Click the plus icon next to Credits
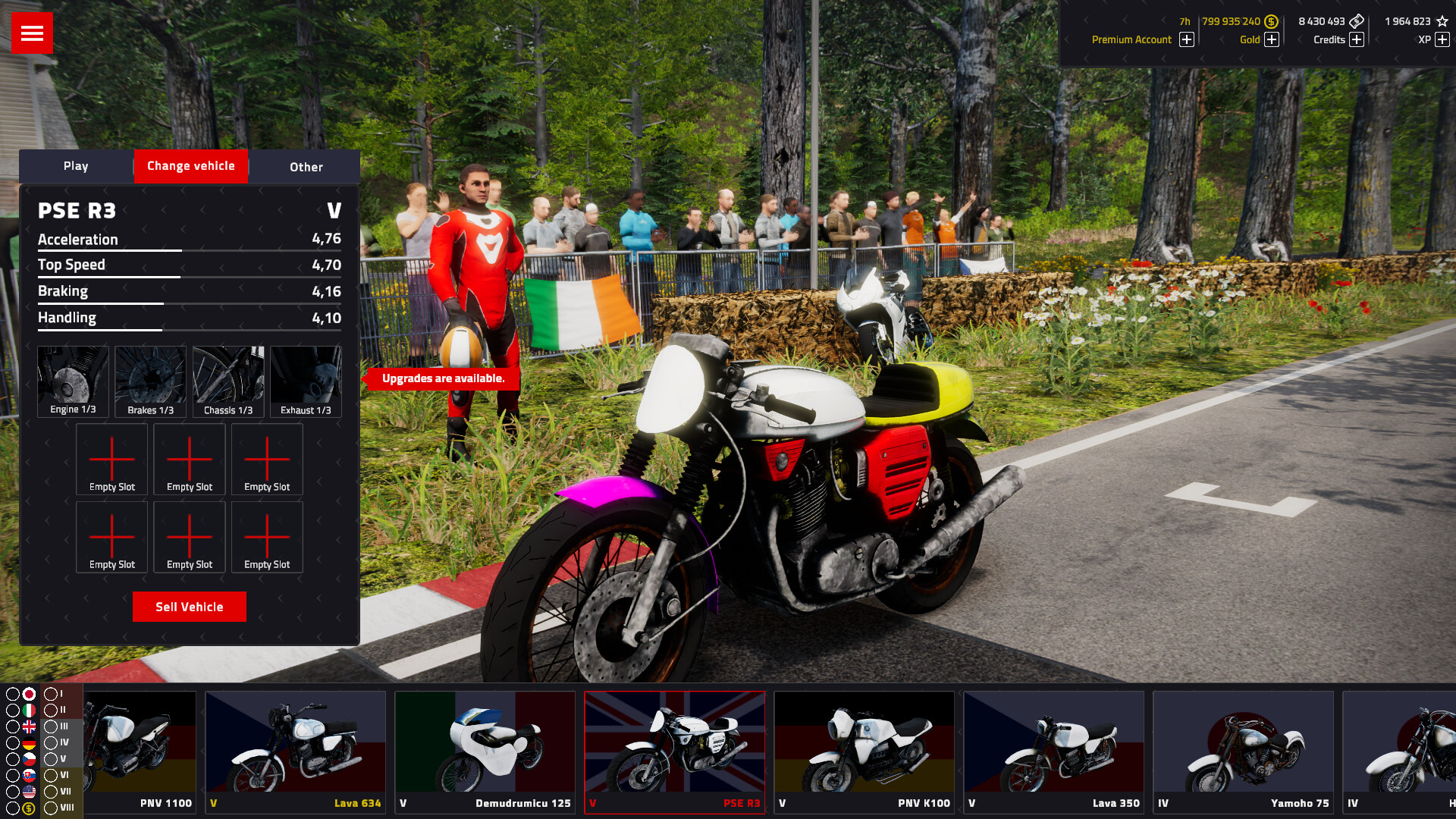The width and height of the screenshot is (1456, 819). click(x=1356, y=39)
